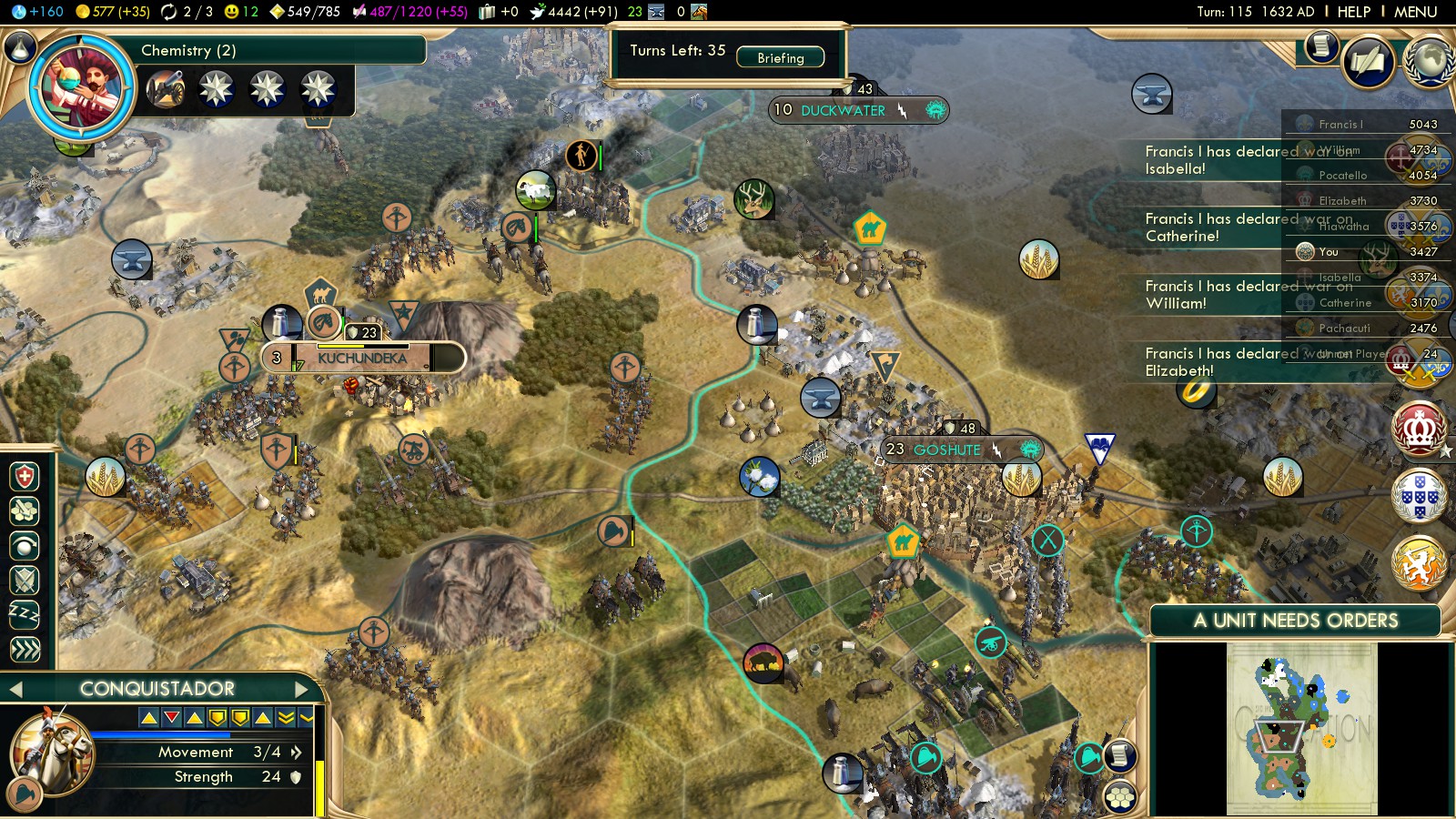Fortify until healed with the red cross shield

[x=25, y=476]
